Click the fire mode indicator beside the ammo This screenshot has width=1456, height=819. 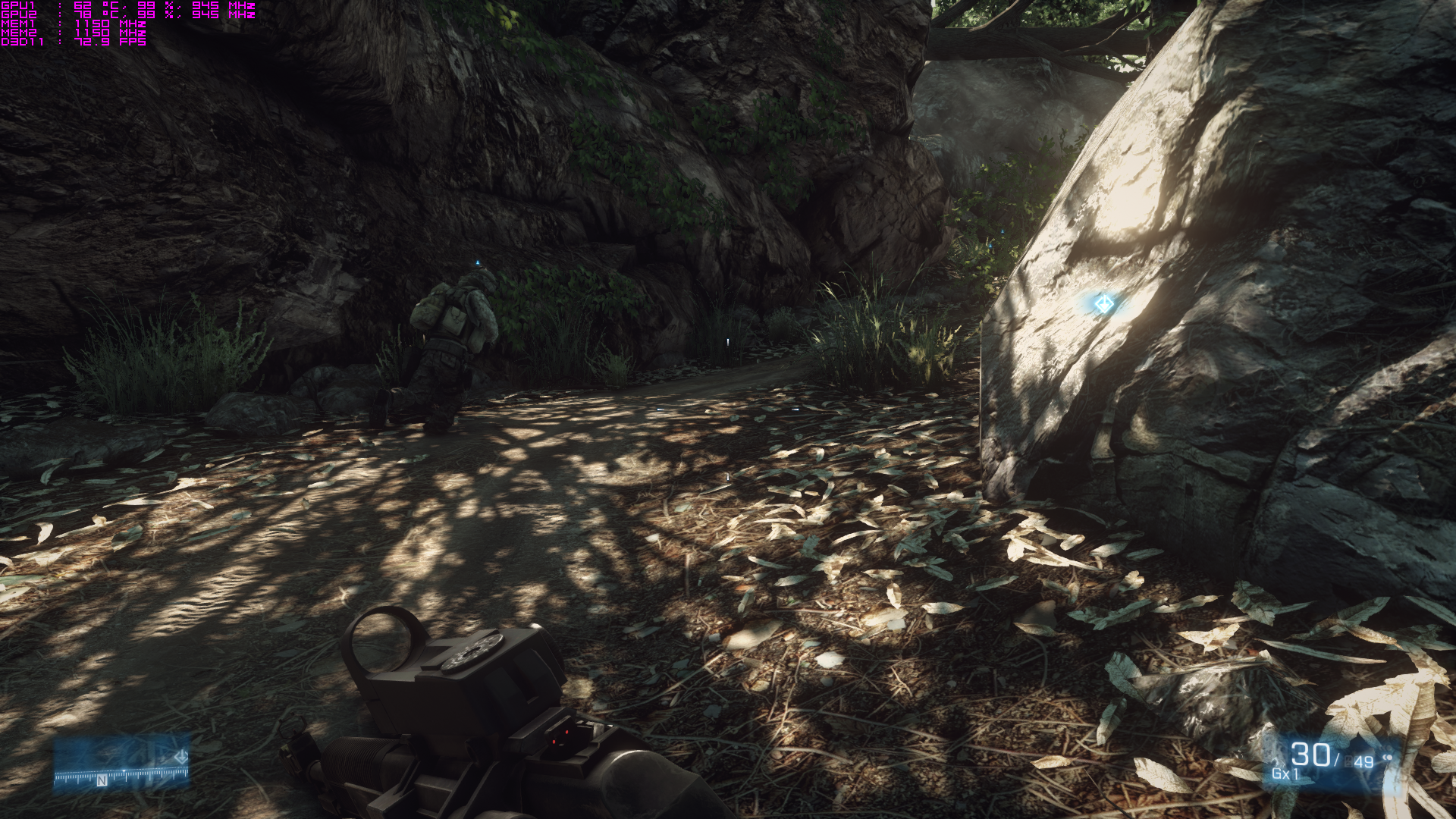1388,758
